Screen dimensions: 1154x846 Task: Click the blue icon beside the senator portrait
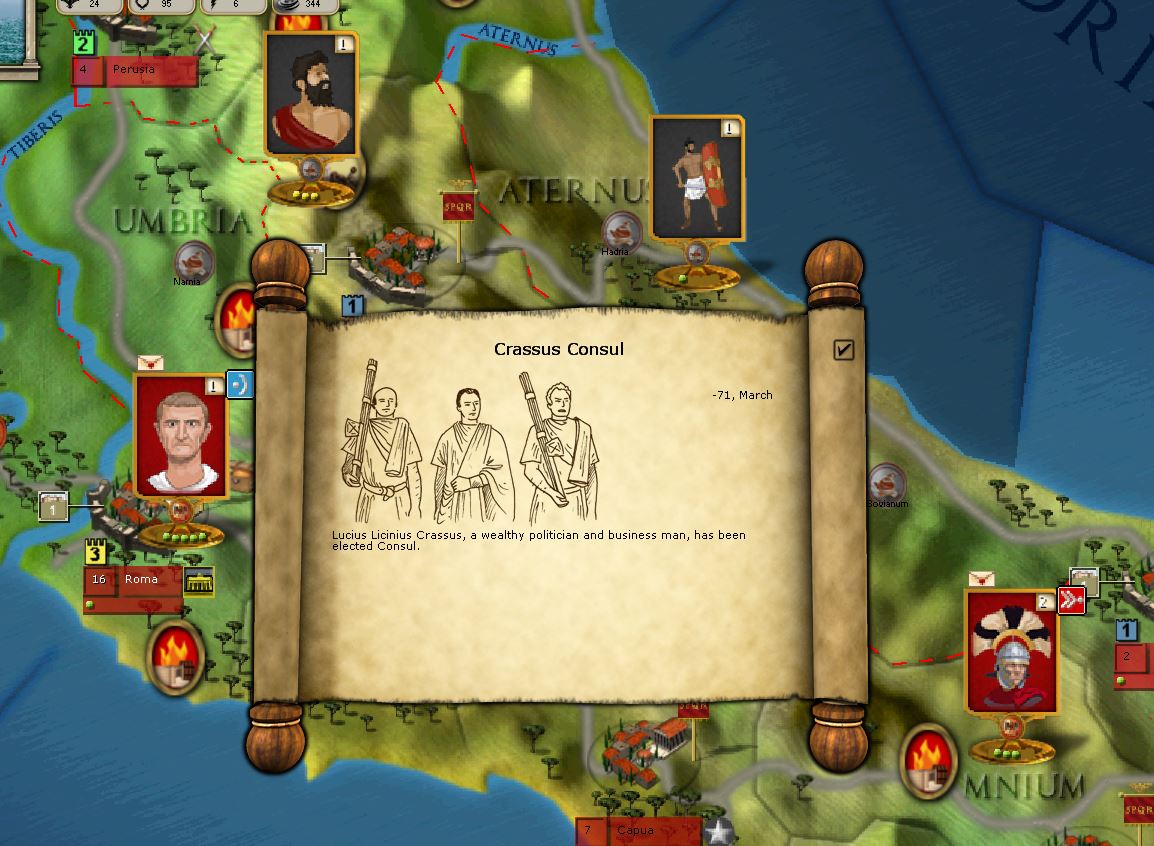(240, 384)
